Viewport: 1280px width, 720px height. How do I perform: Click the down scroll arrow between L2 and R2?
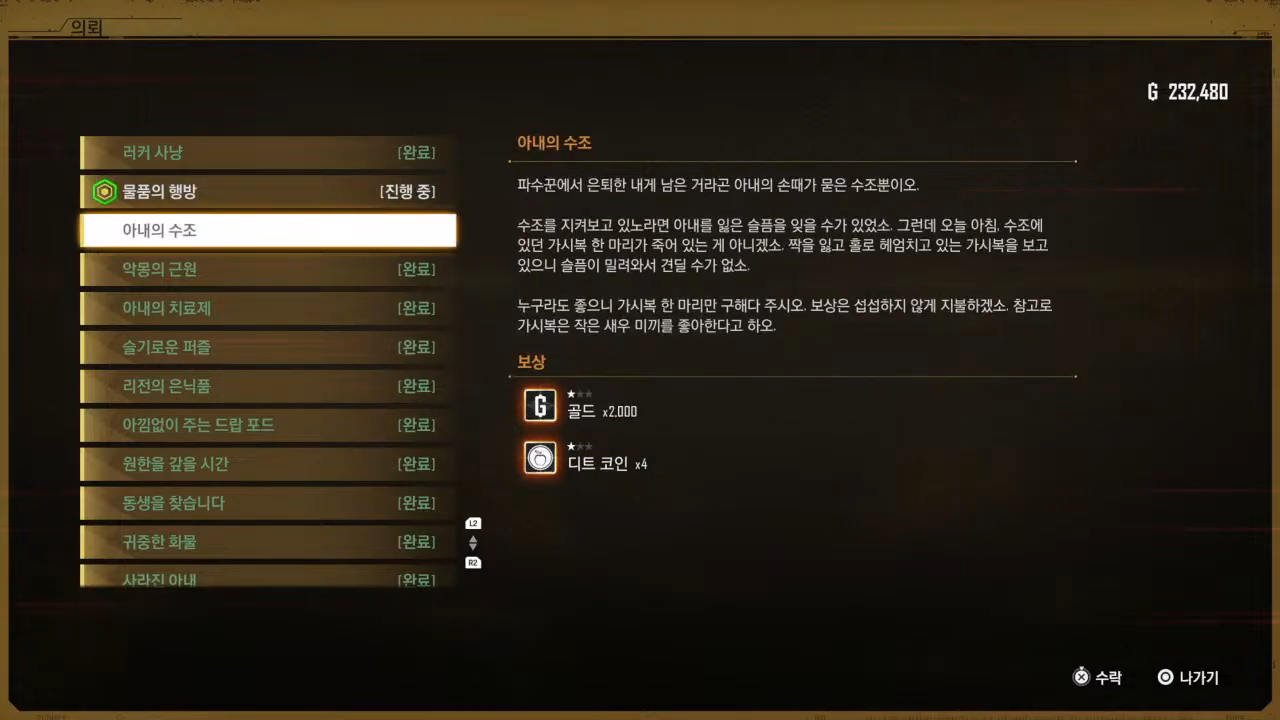tap(472, 547)
